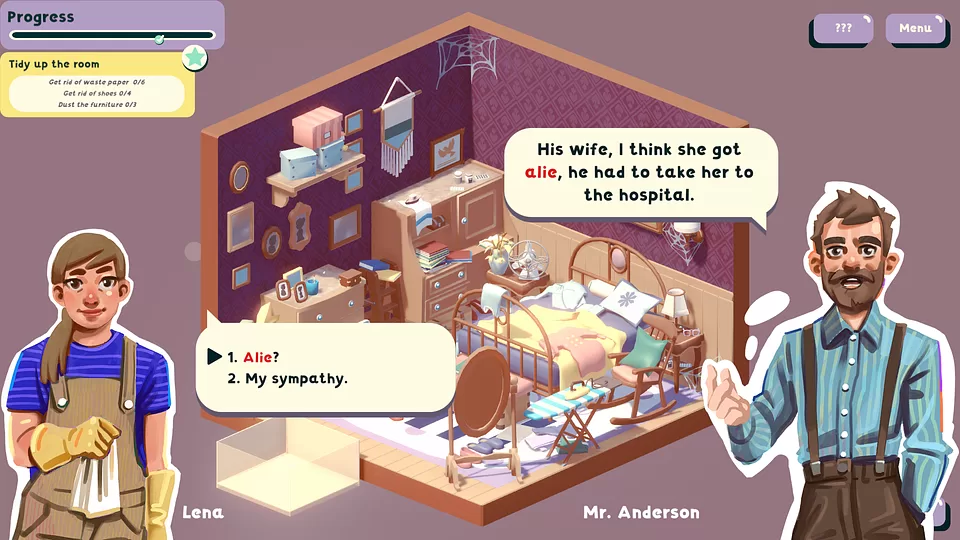
Task: Open the Menu button
Action: 914,28
